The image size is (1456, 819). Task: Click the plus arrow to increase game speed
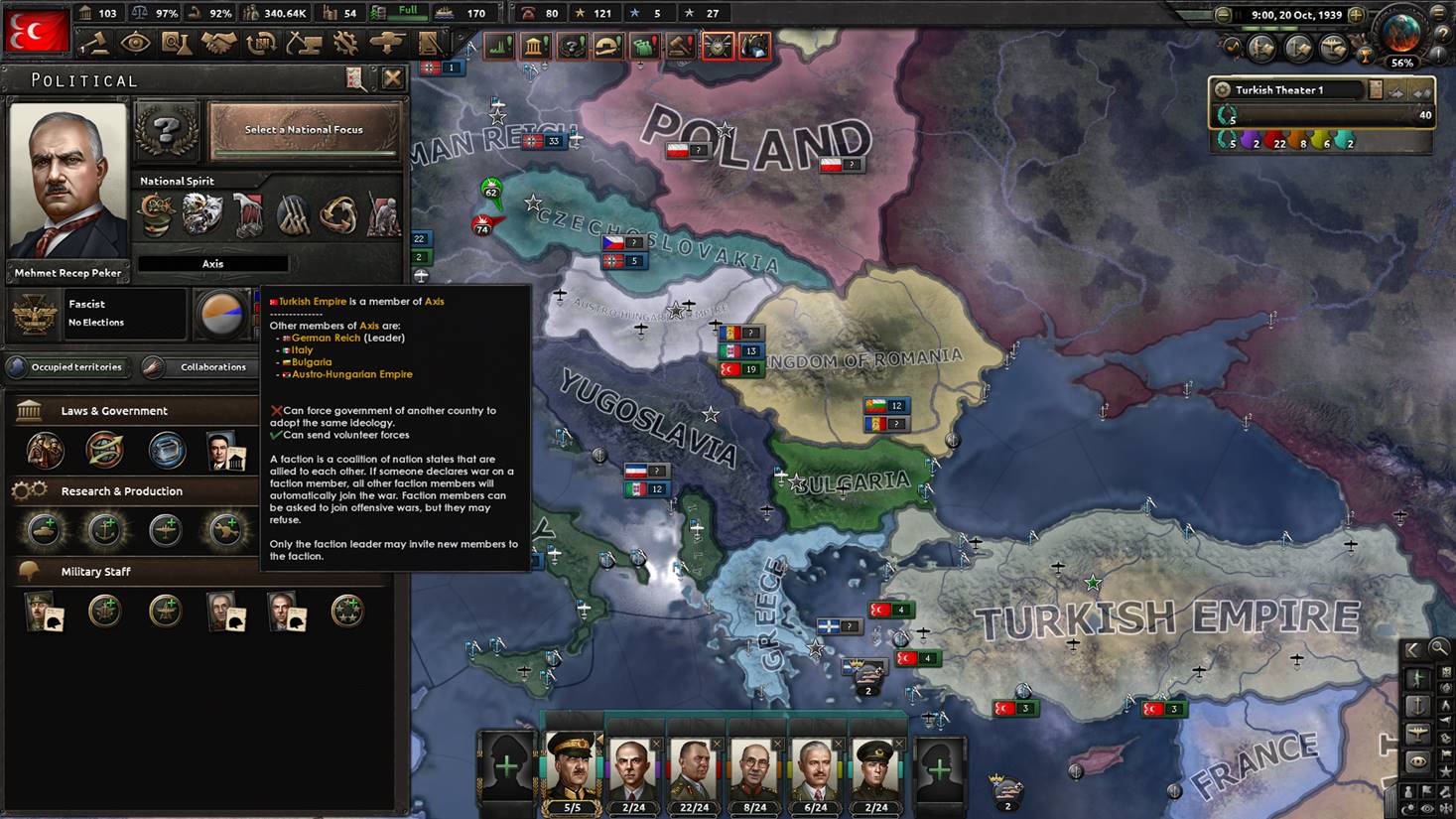[x=1356, y=15]
